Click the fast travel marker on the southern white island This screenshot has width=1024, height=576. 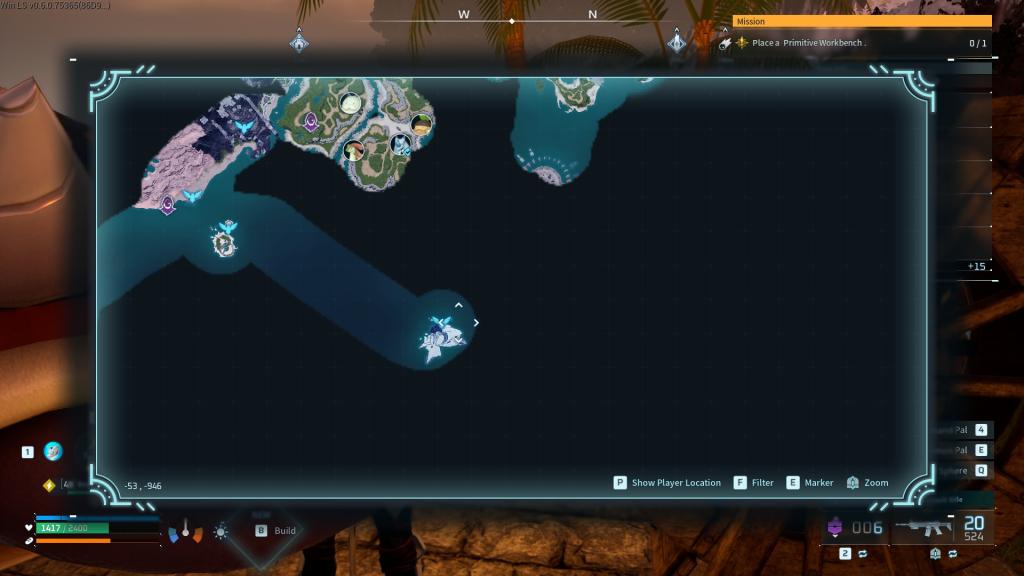[x=438, y=324]
